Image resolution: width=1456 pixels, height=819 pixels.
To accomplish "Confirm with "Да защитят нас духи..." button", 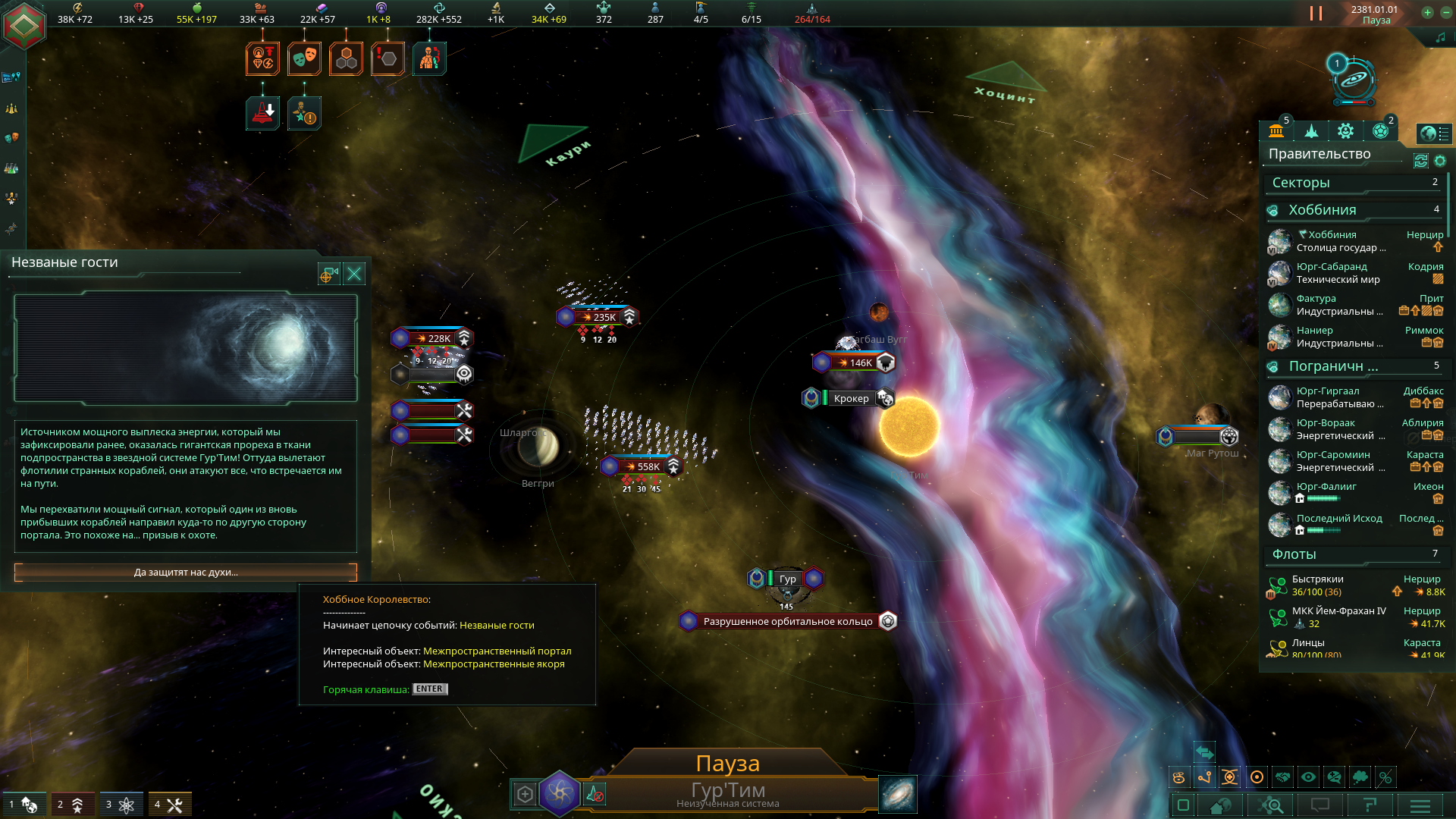I will click(x=186, y=573).
